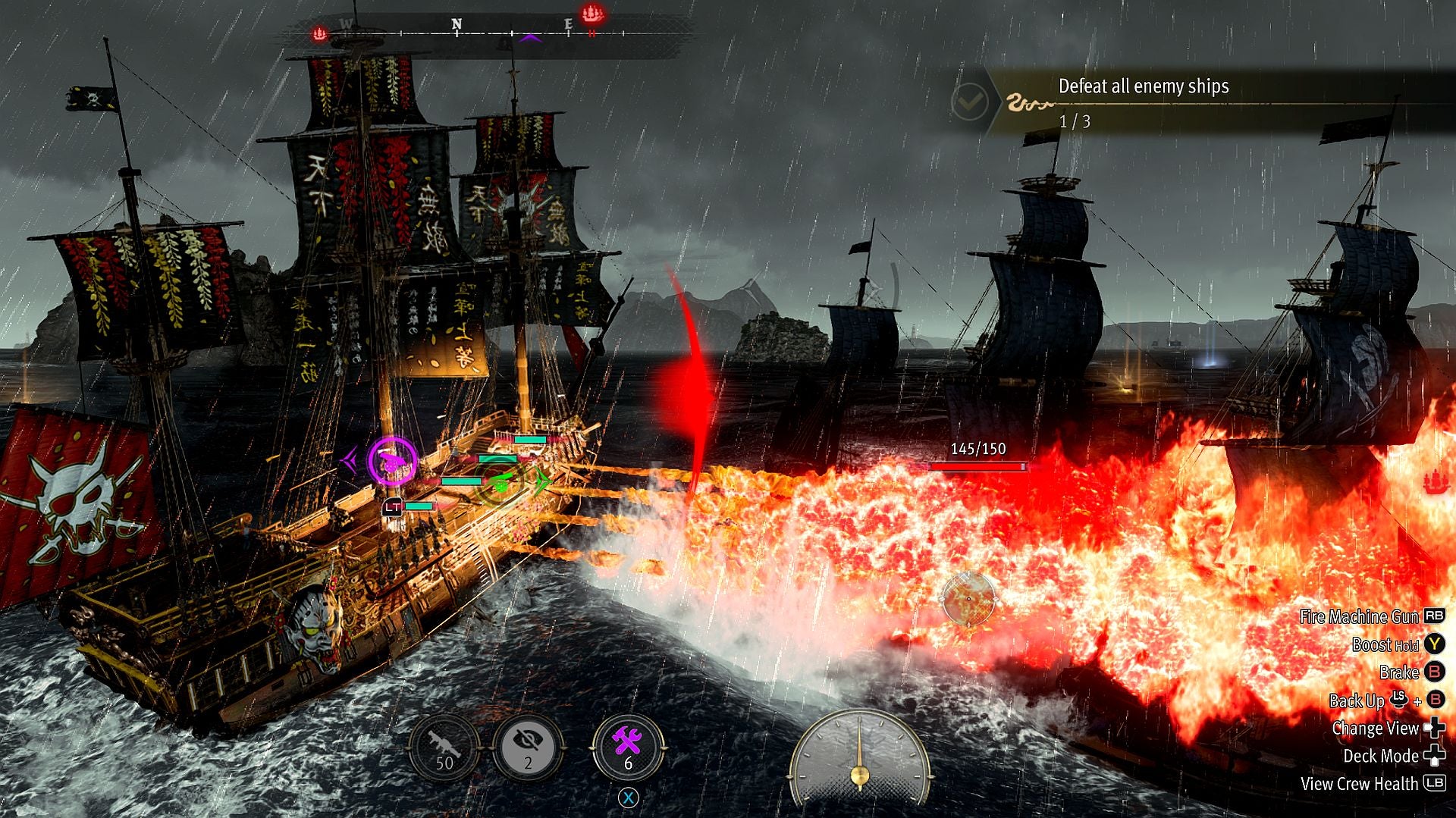
Task: Click the large red enemy ship compass marker
Action: point(591,14)
